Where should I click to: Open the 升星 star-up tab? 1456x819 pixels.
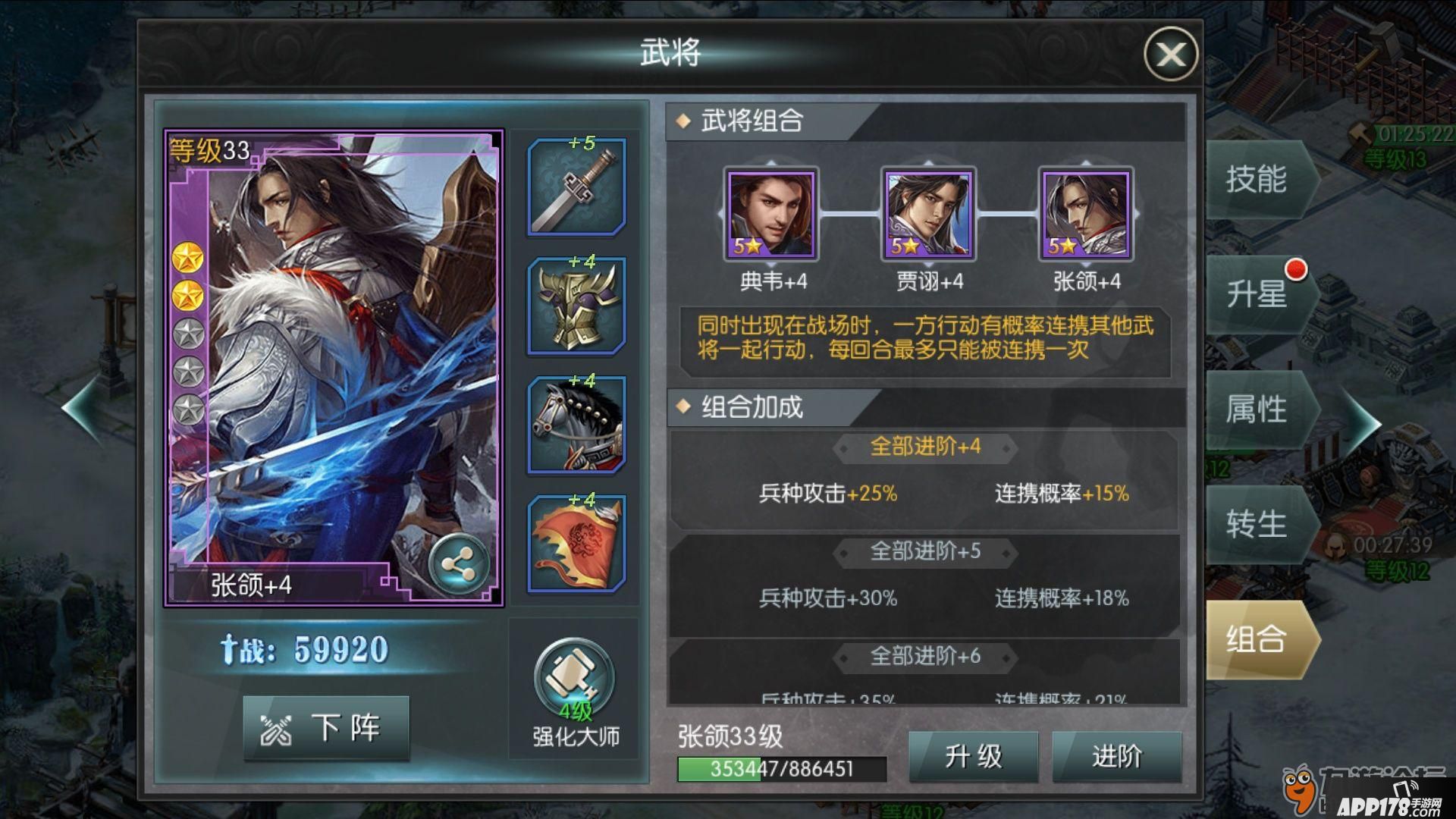point(1257,294)
